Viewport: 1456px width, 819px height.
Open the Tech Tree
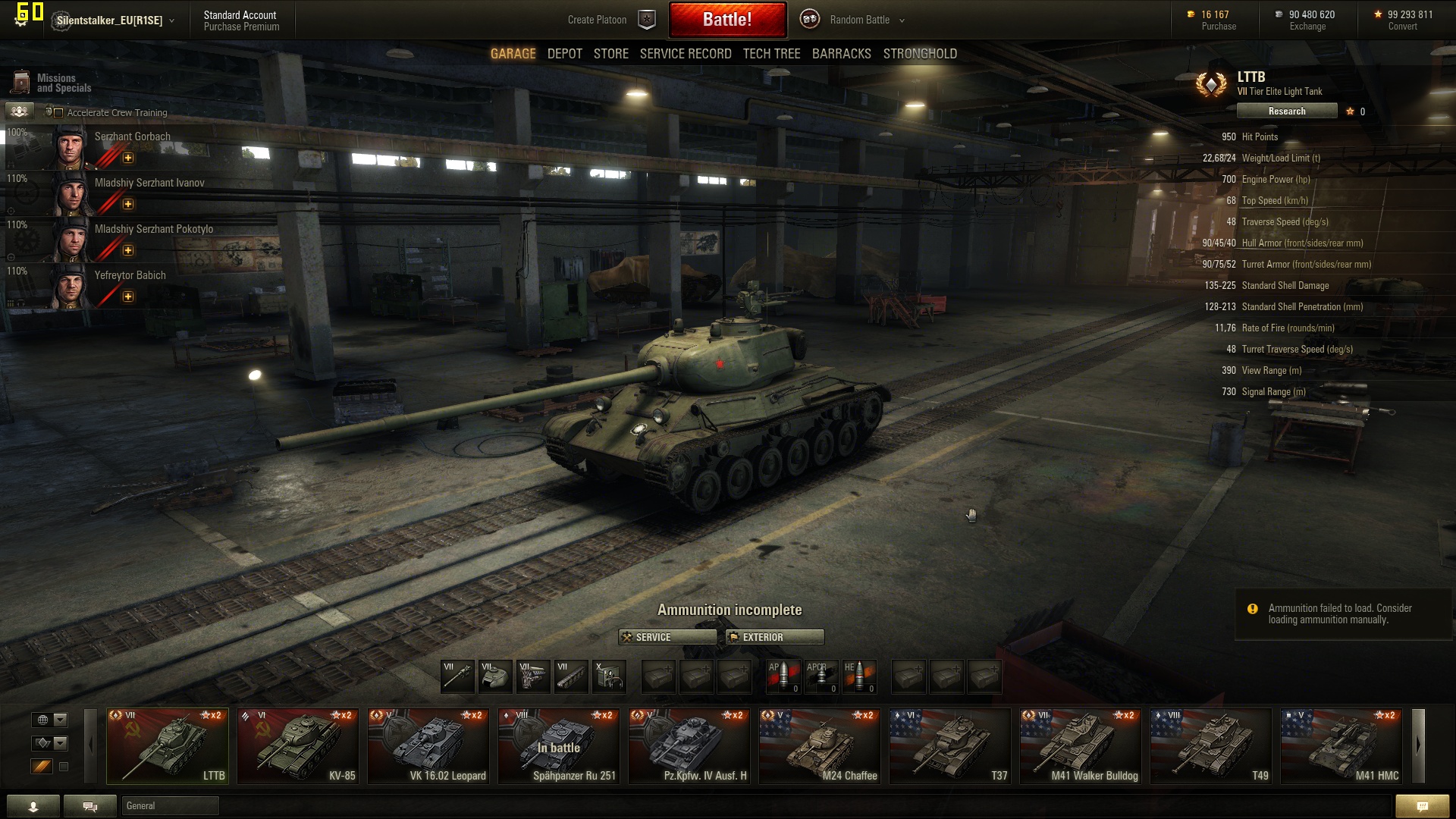(771, 54)
